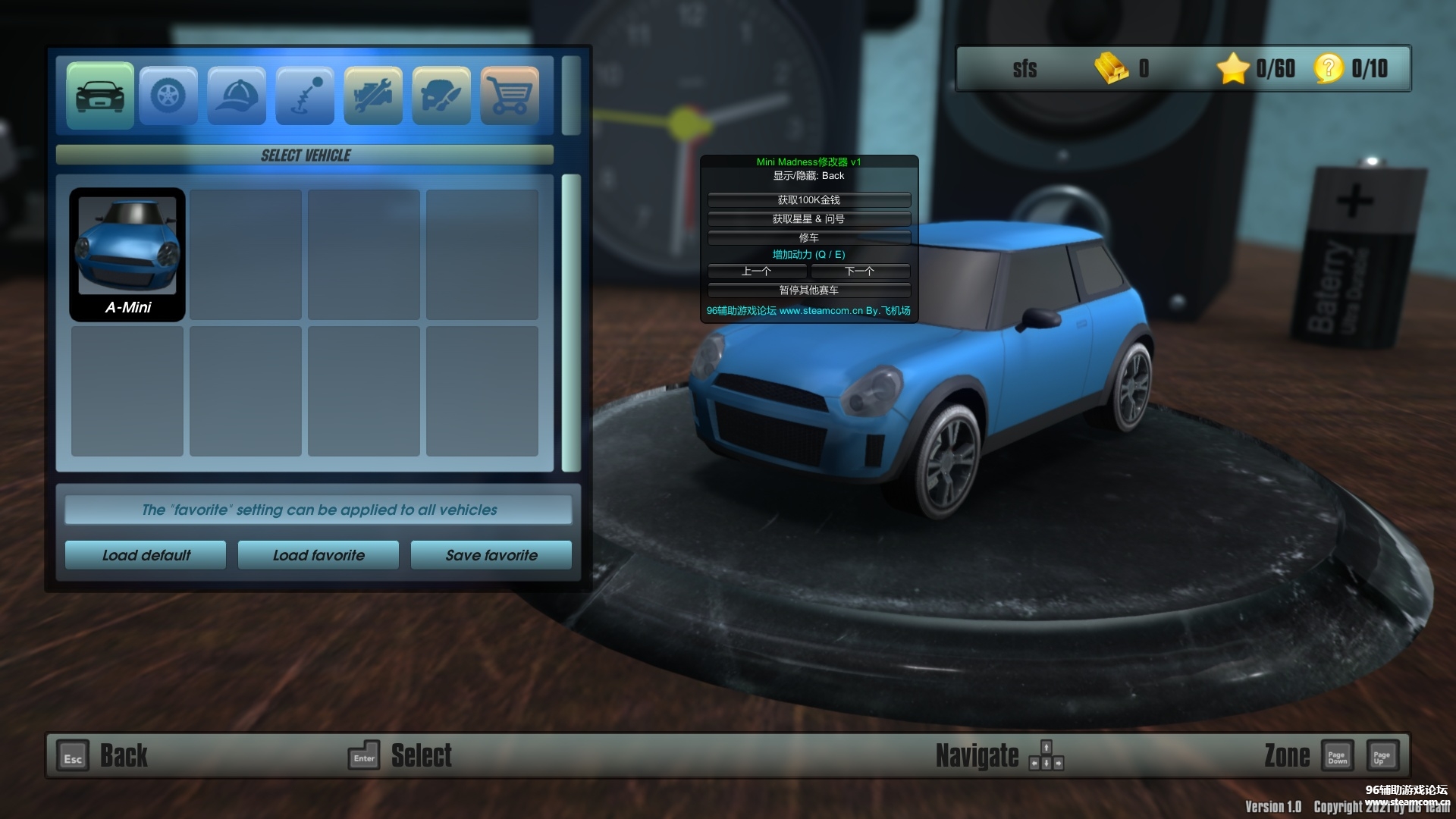Select the trainer's 下一个 button
The width and height of the screenshot is (1456, 819).
(x=860, y=271)
